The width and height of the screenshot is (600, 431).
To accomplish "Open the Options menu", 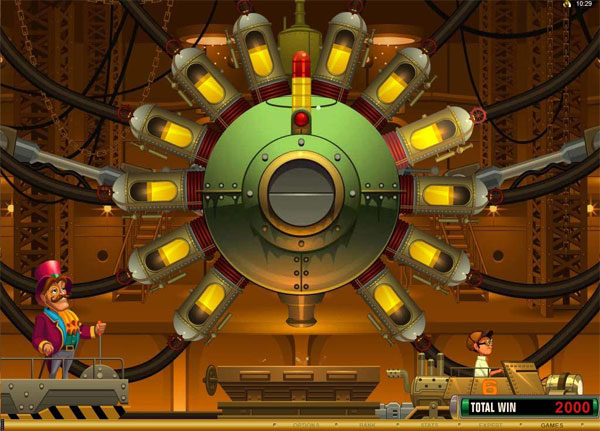I will [x=306, y=425].
